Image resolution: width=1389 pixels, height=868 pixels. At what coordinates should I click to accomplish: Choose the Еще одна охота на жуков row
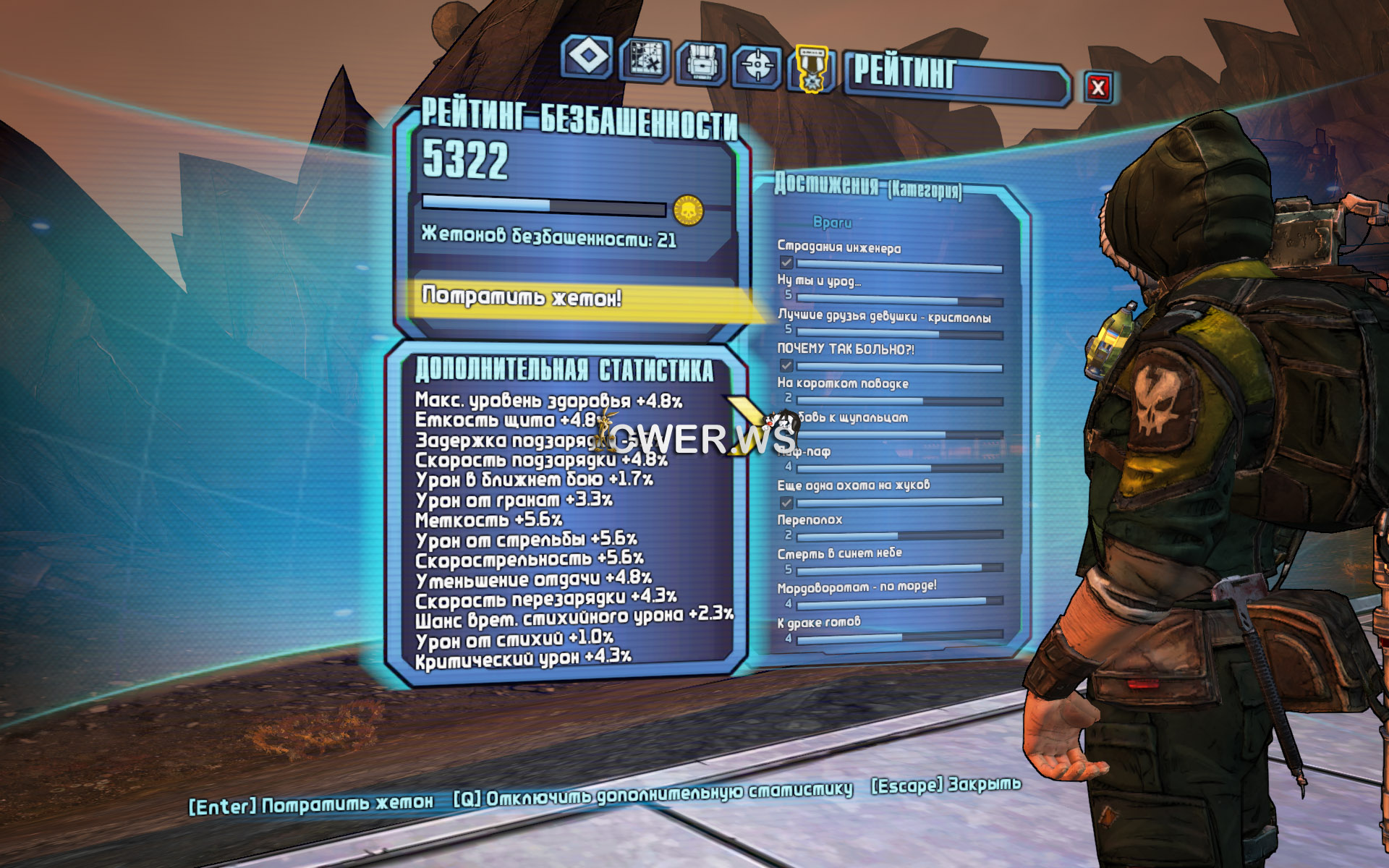click(853, 485)
